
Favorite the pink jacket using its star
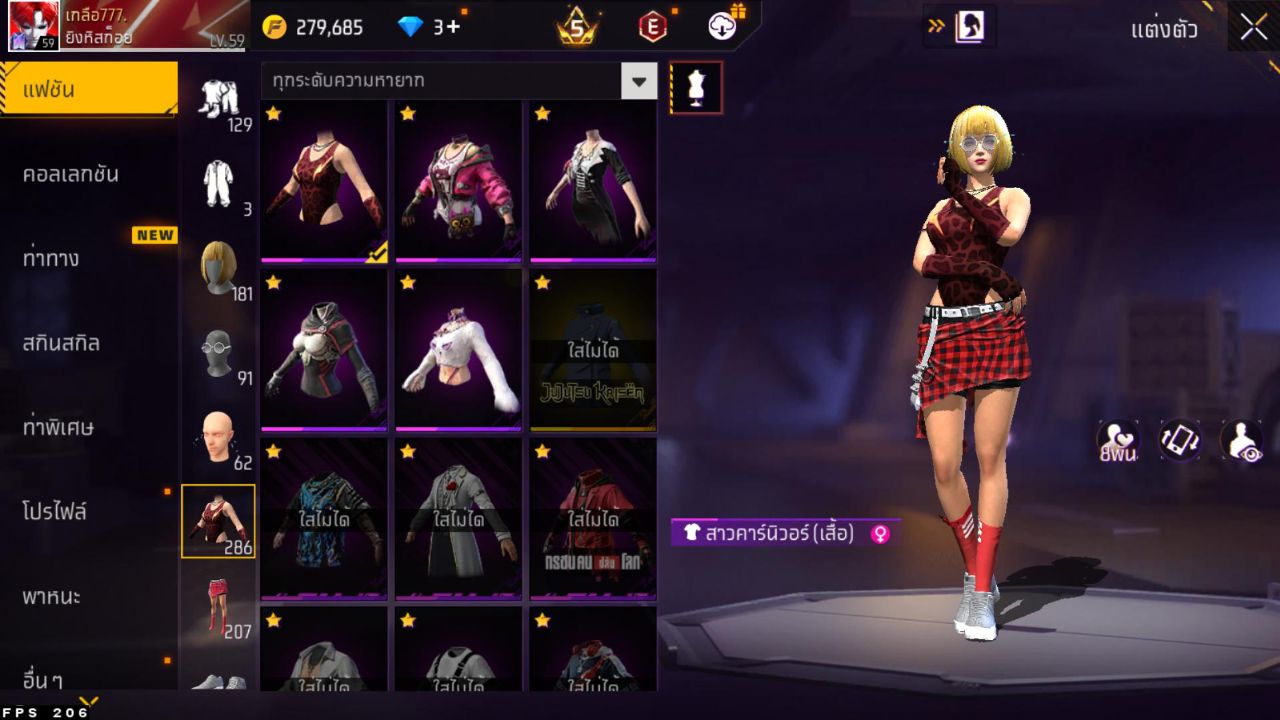406,115
